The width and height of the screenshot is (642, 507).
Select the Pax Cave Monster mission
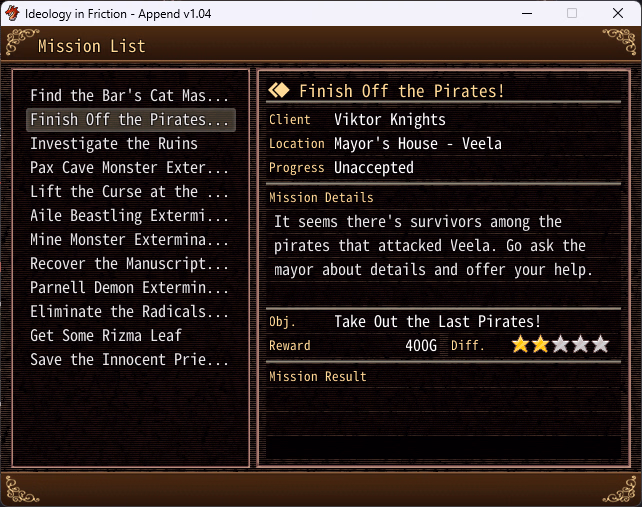pyautogui.click(x=130, y=168)
